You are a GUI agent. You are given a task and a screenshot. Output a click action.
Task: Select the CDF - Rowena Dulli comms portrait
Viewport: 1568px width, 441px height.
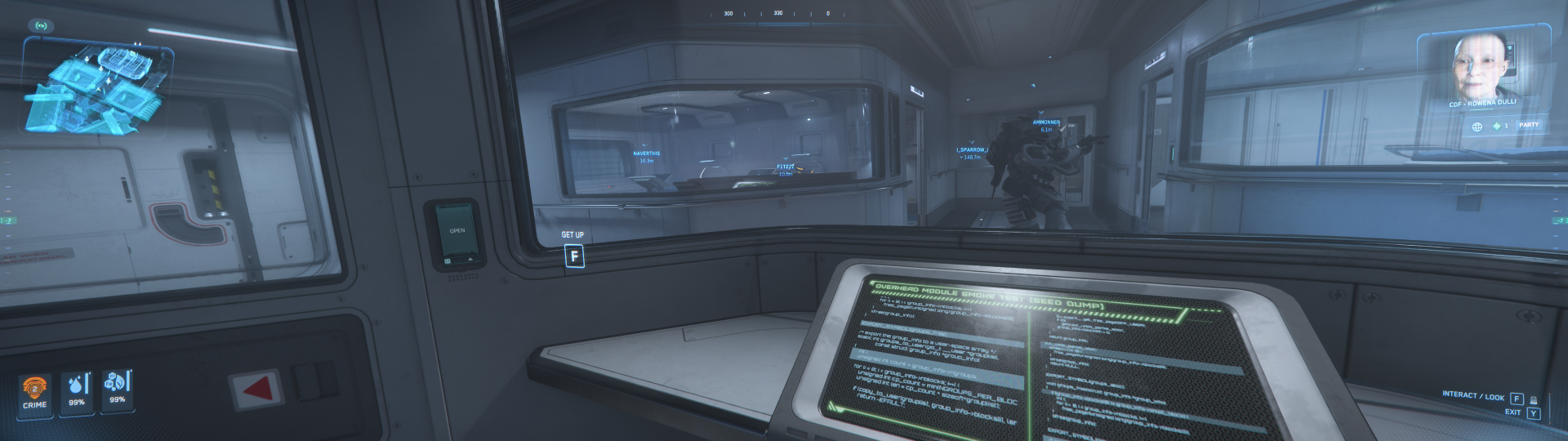(x=1481, y=67)
